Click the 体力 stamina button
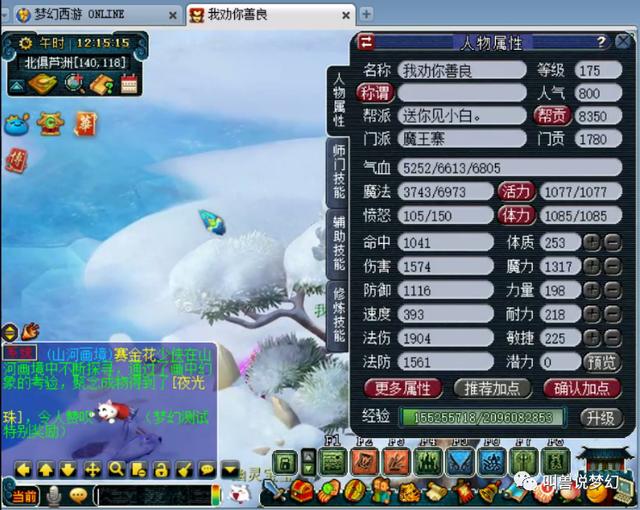Screen dimensions: 640x510 [516, 215]
